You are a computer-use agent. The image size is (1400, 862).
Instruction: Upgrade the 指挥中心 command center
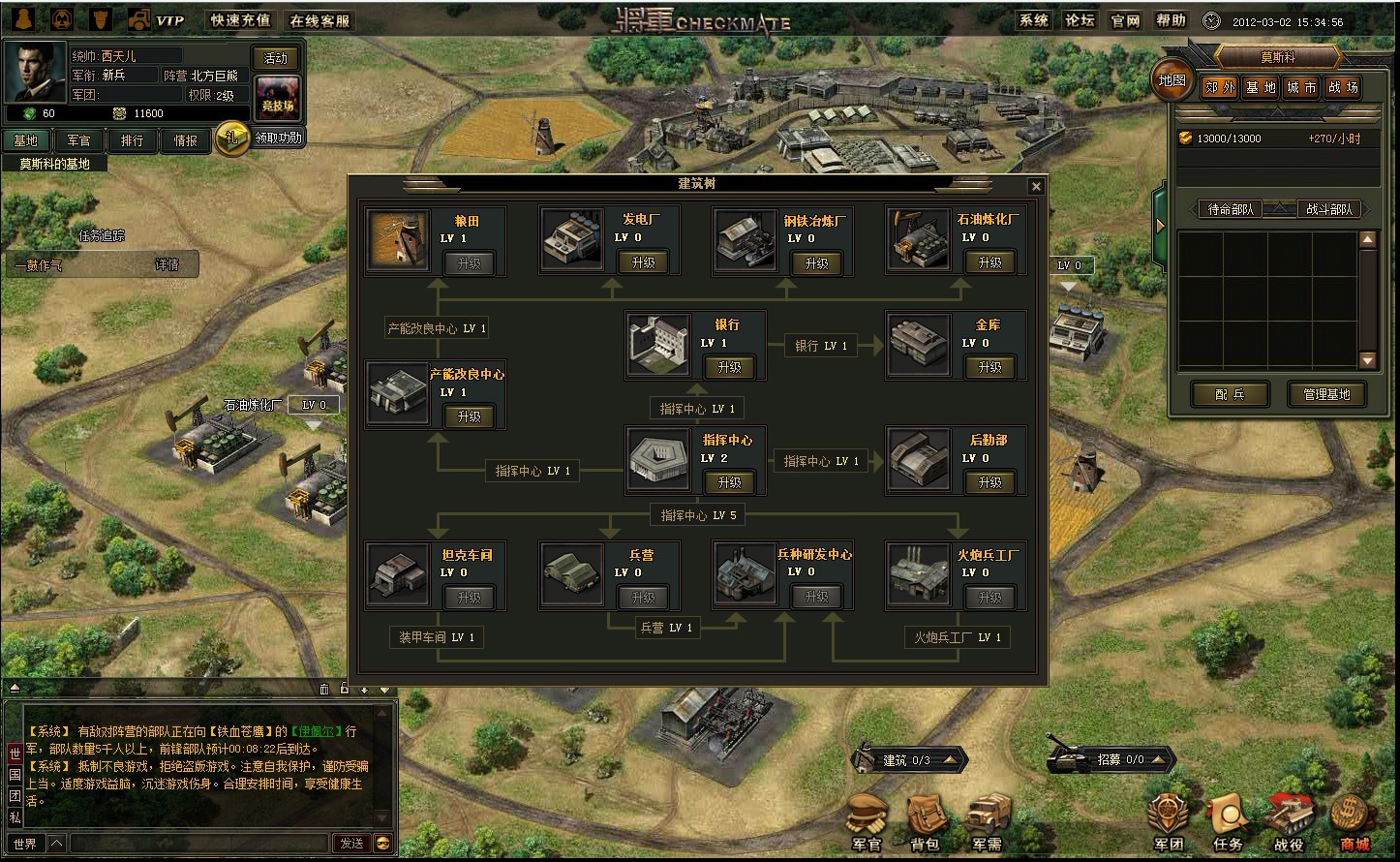click(x=729, y=482)
